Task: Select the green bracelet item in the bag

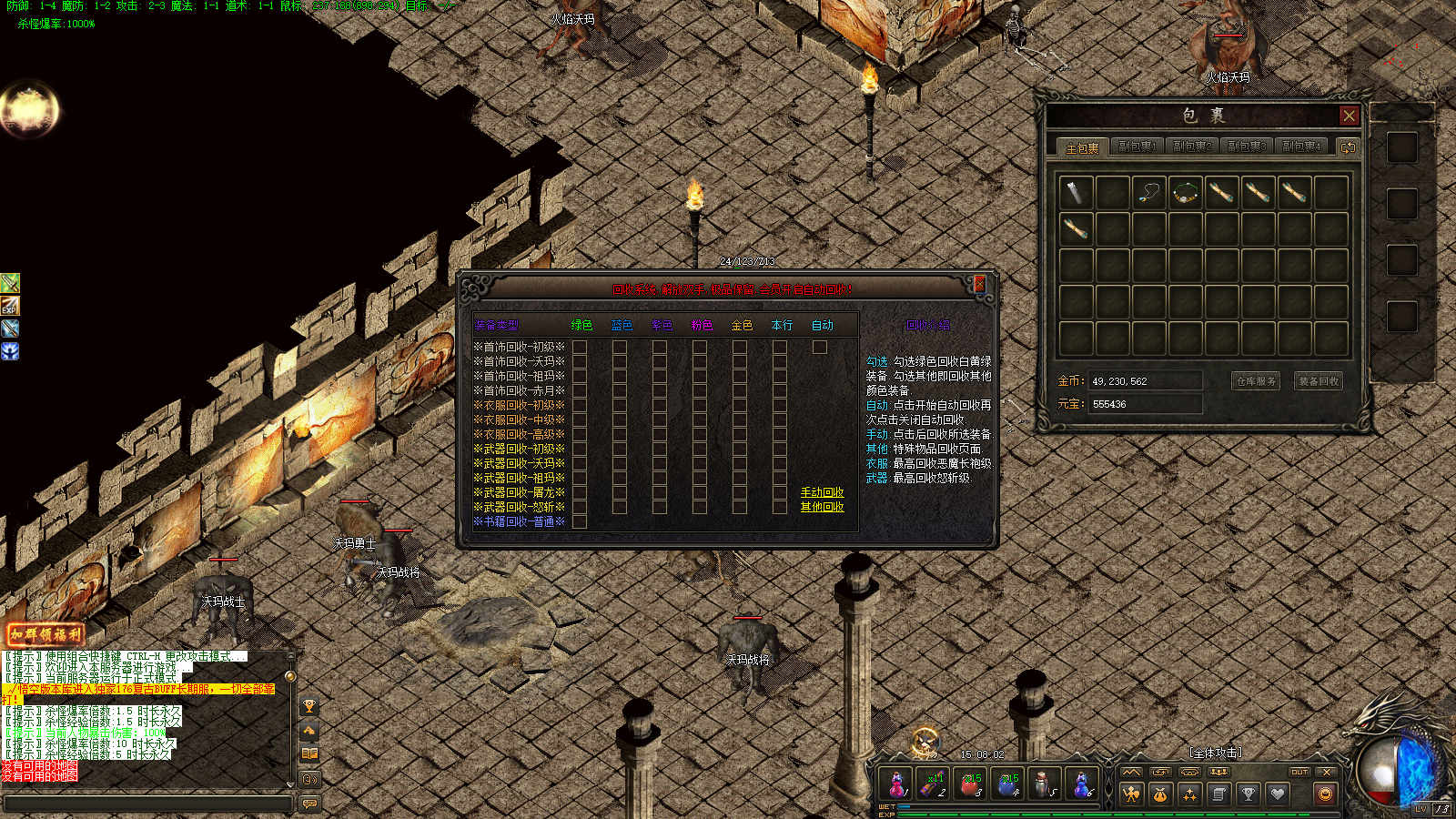Action: [x=1185, y=193]
